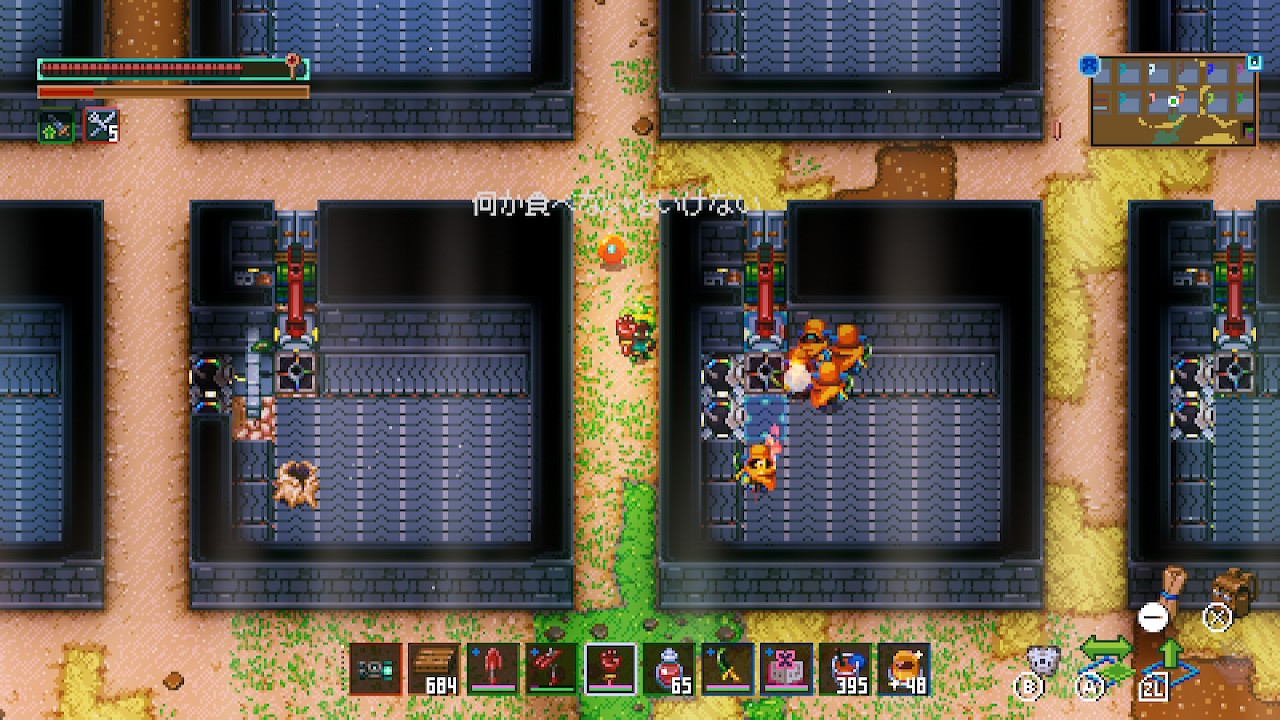Click the green swap arrows icon
Viewport: 1280px width, 720px height.
point(1106,651)
